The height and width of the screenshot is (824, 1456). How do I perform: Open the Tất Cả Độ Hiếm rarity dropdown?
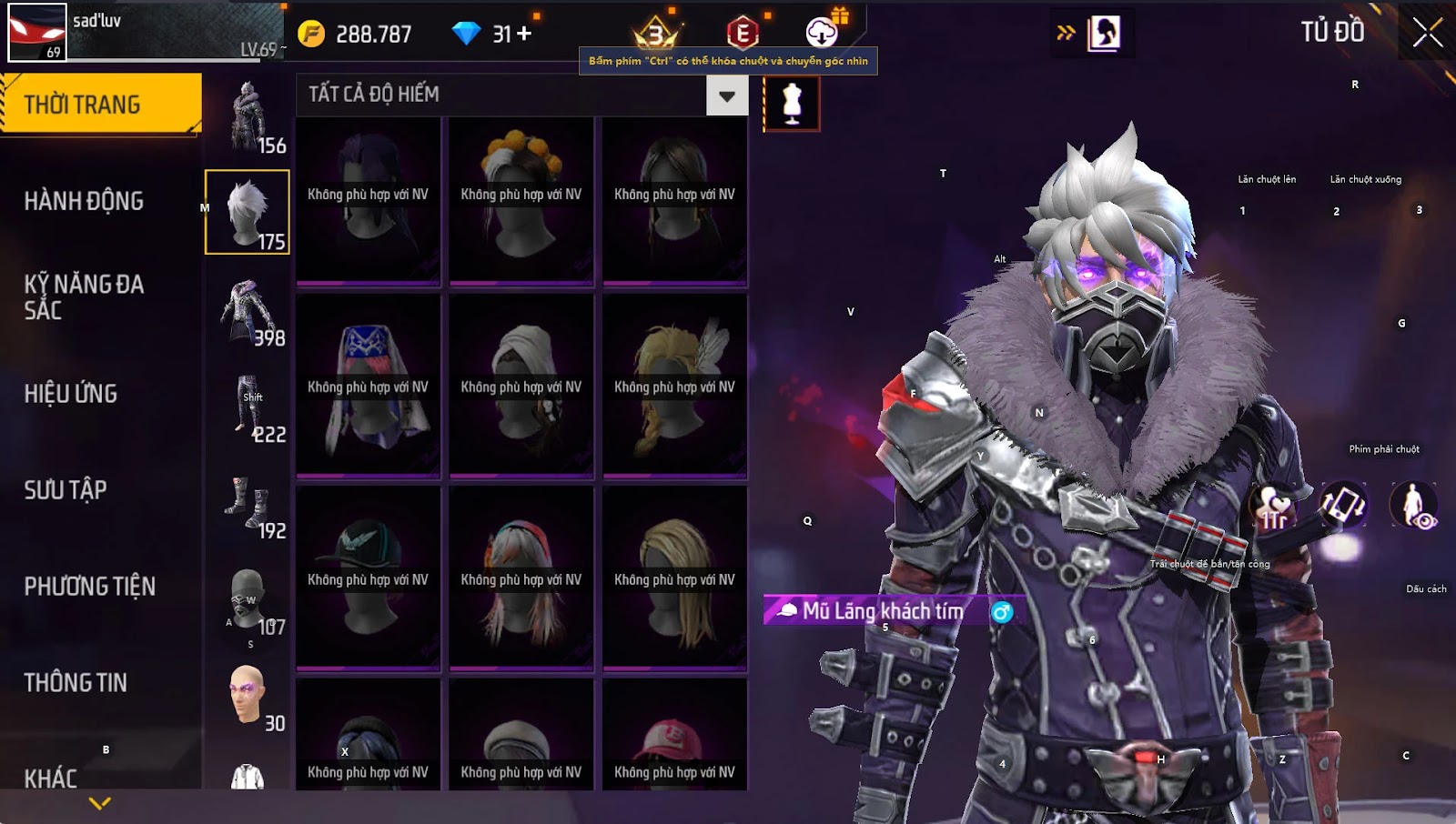tap(726, 95)
